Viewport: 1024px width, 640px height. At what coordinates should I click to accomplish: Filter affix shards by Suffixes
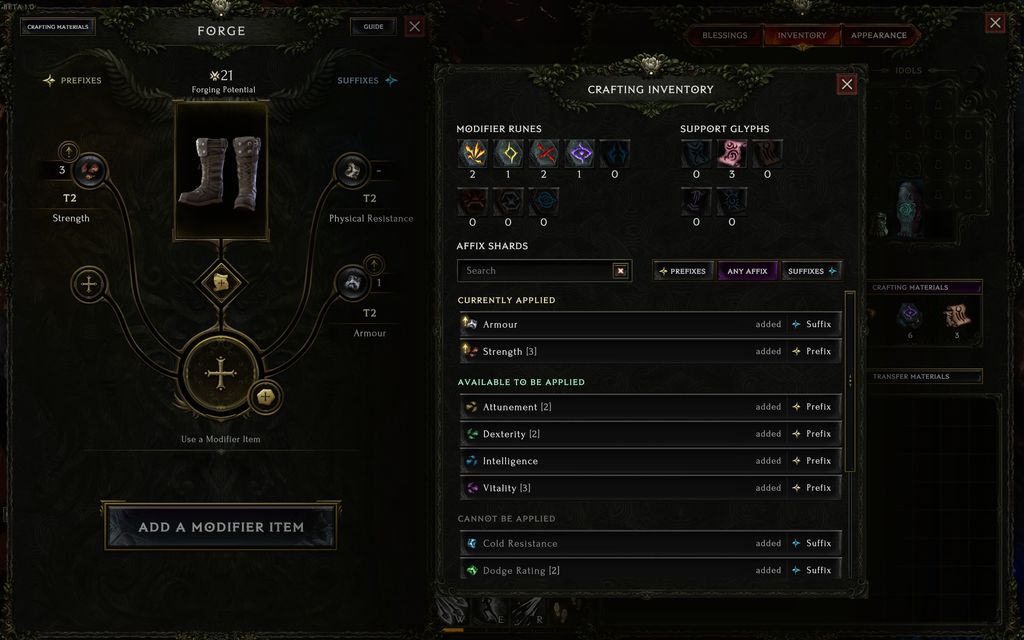[x=811, y=271]
